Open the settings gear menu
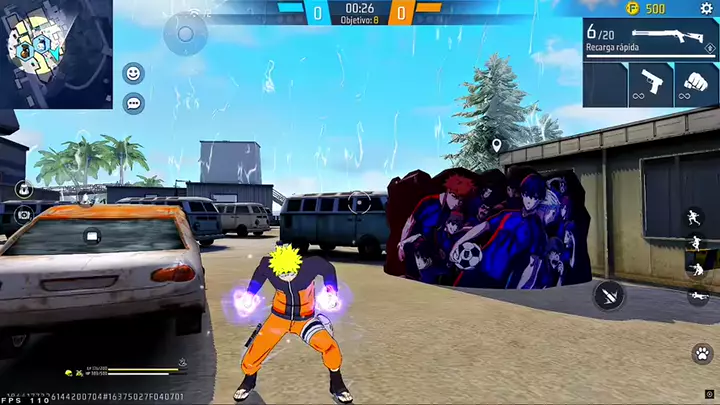Screen dimensions: 720x405 pyautogui.click(x=707, y=9)
